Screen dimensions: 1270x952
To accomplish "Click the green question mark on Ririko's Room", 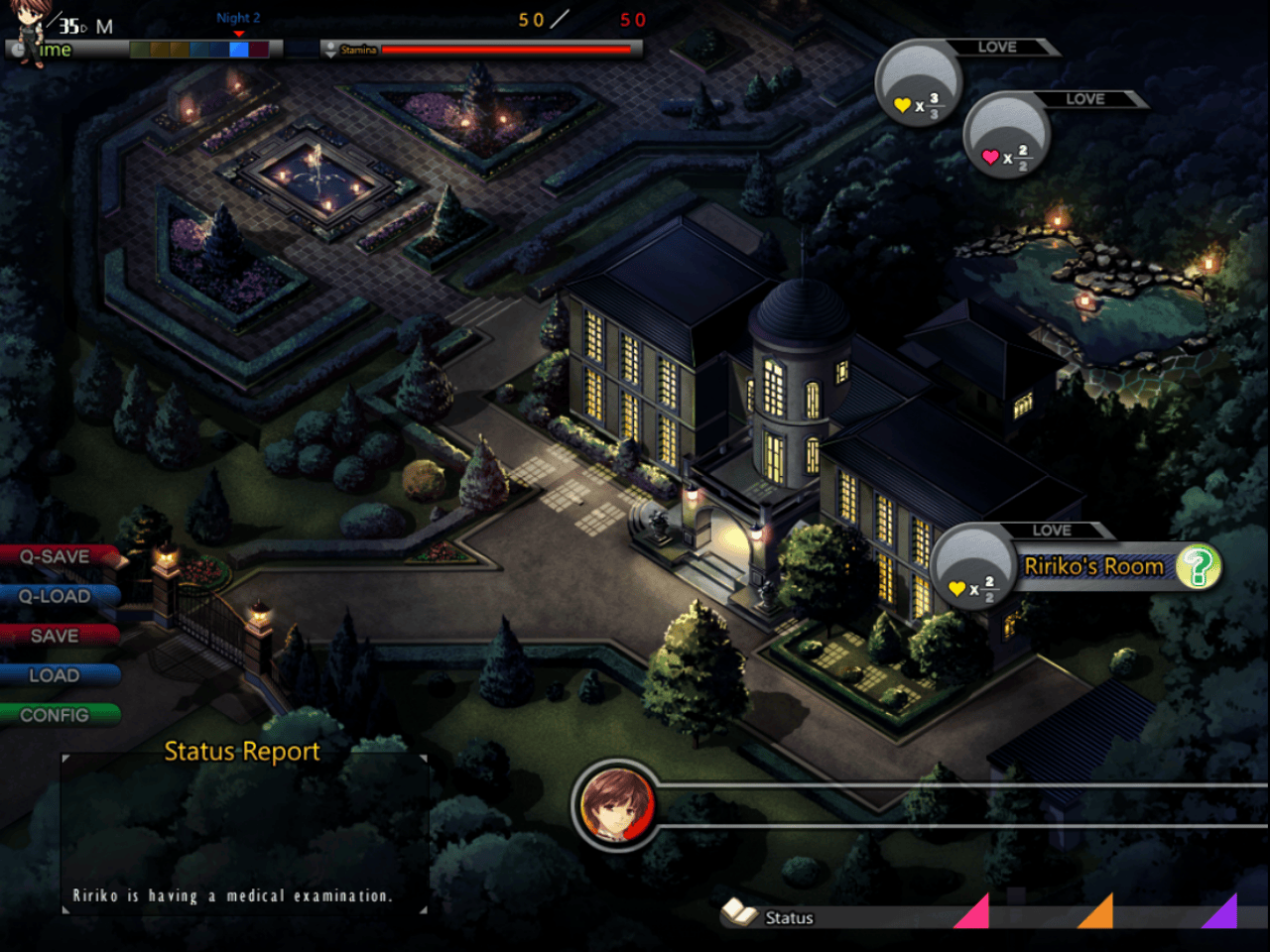I will 1198,567.
